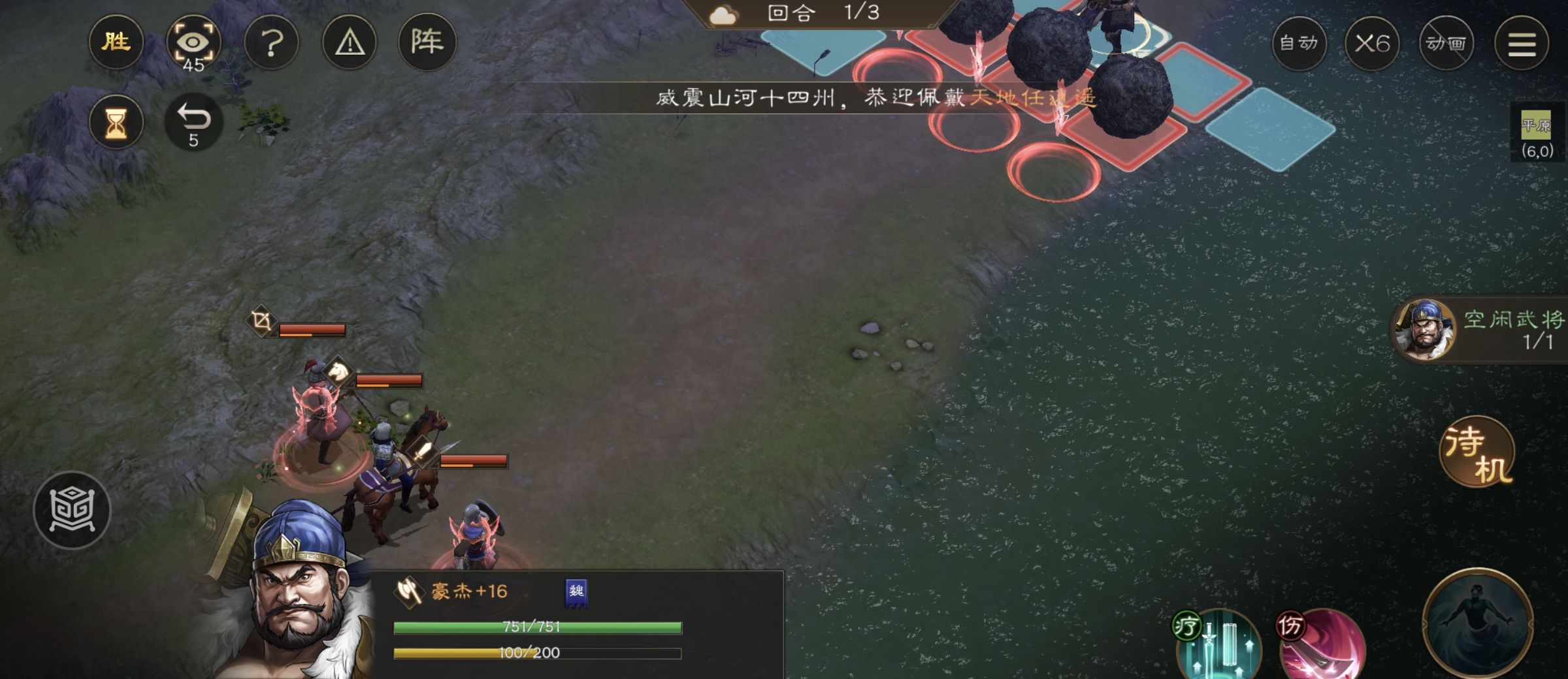
Task: Click the glowing hourglass wait icon
Action: pyautogui.click(x=116, y=121)
